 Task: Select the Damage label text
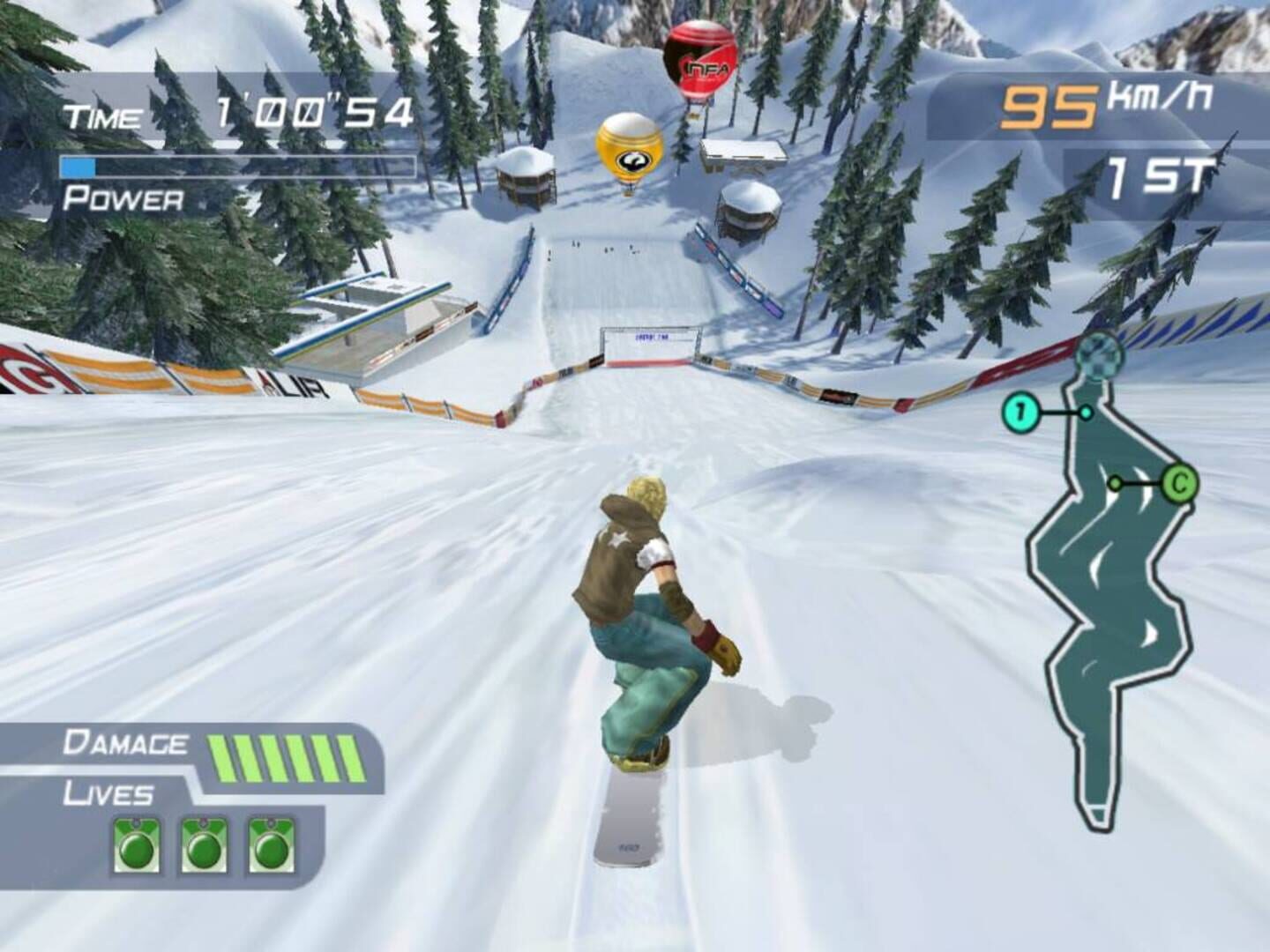[126, 743]
